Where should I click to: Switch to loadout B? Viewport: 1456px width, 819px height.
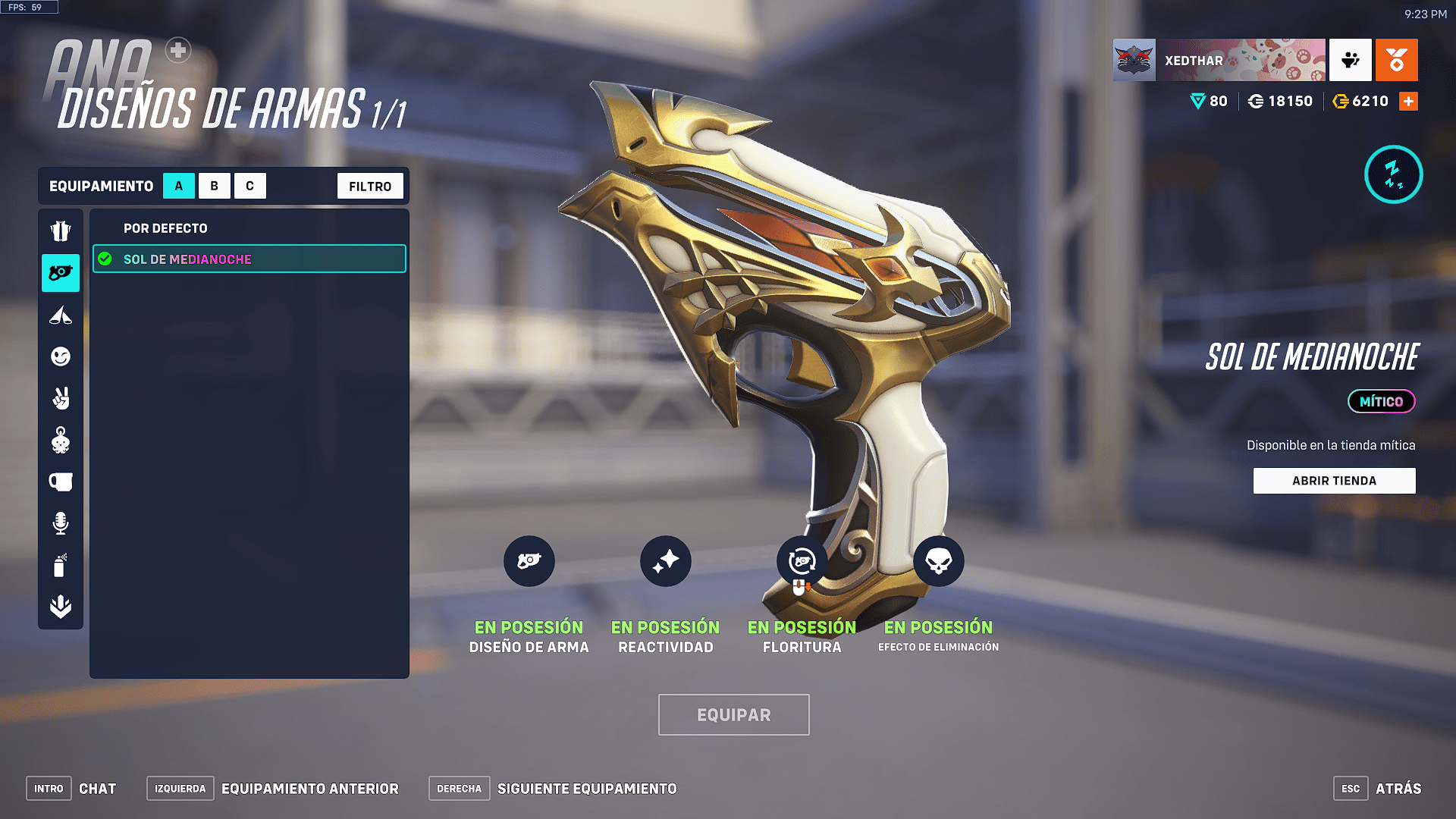click(215, 186)
